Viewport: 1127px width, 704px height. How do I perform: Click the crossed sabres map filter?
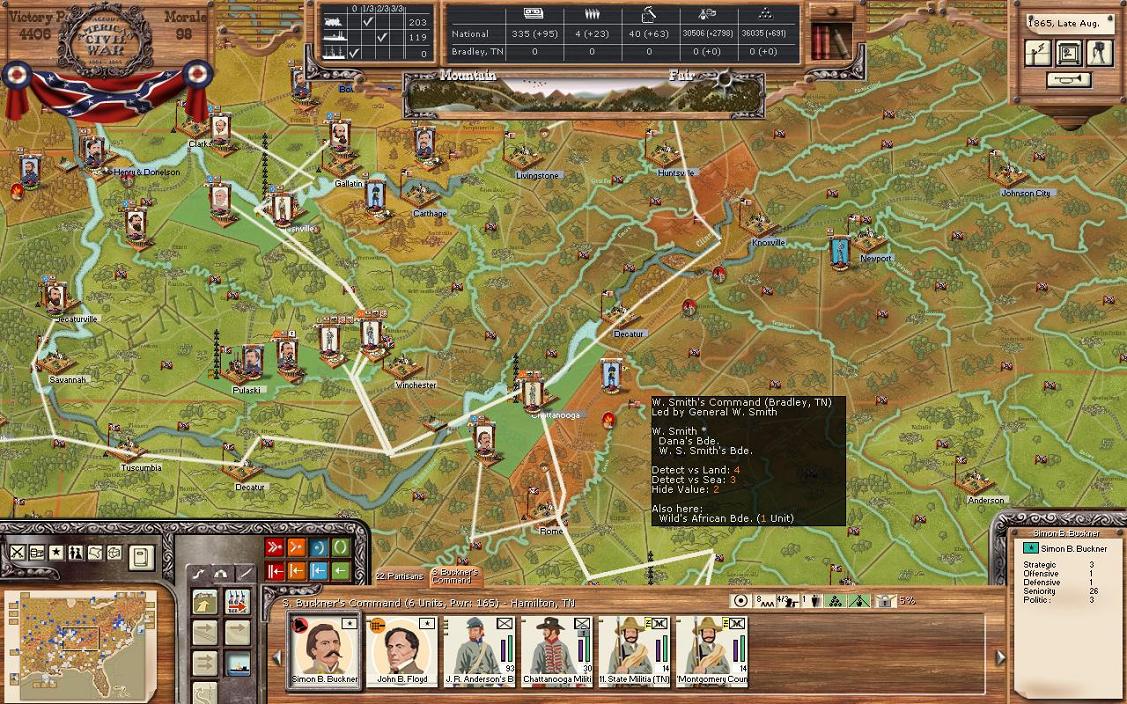point(18,553)
